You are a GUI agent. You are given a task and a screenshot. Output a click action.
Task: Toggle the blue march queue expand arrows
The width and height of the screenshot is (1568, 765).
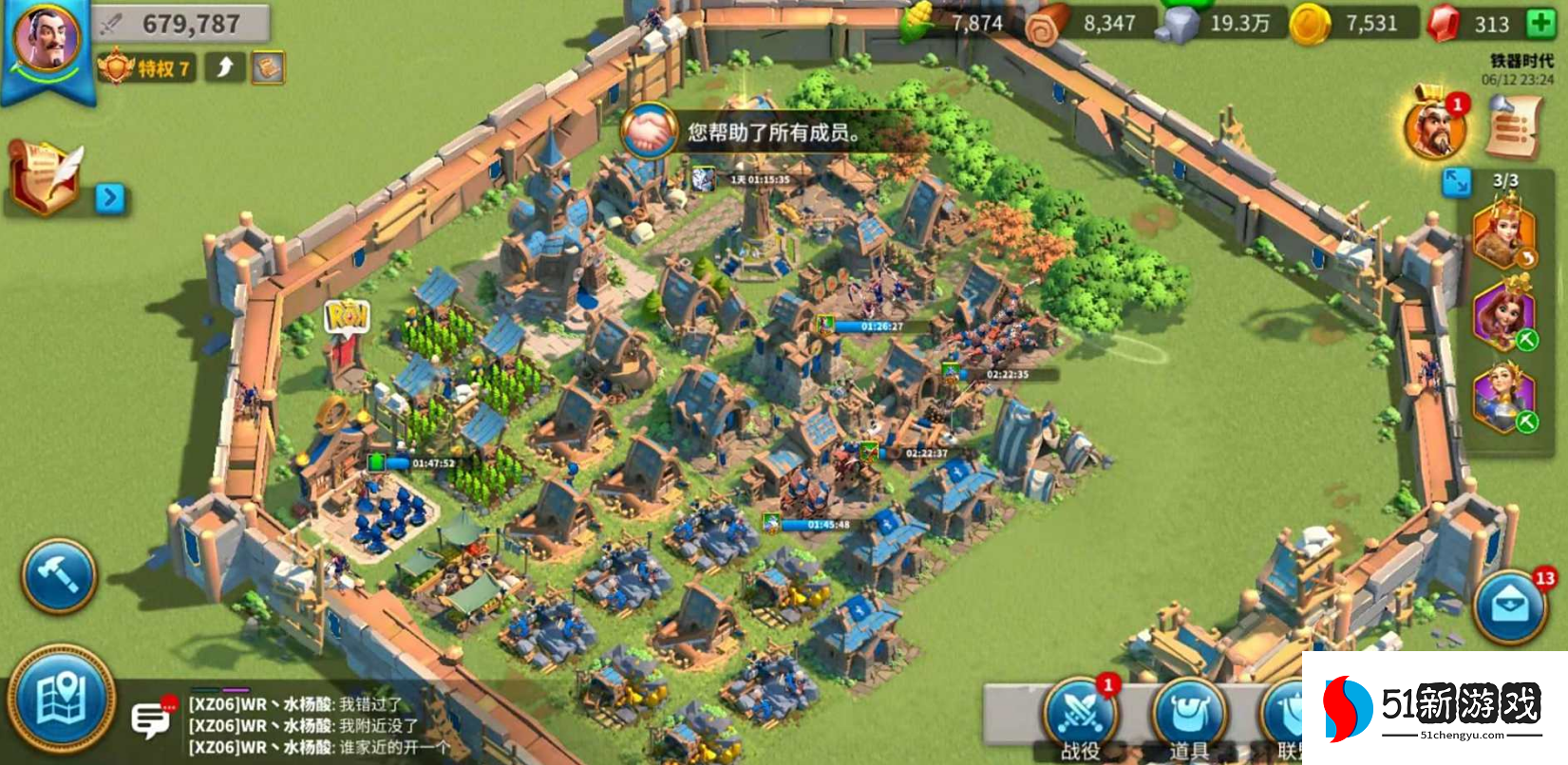1455,180
